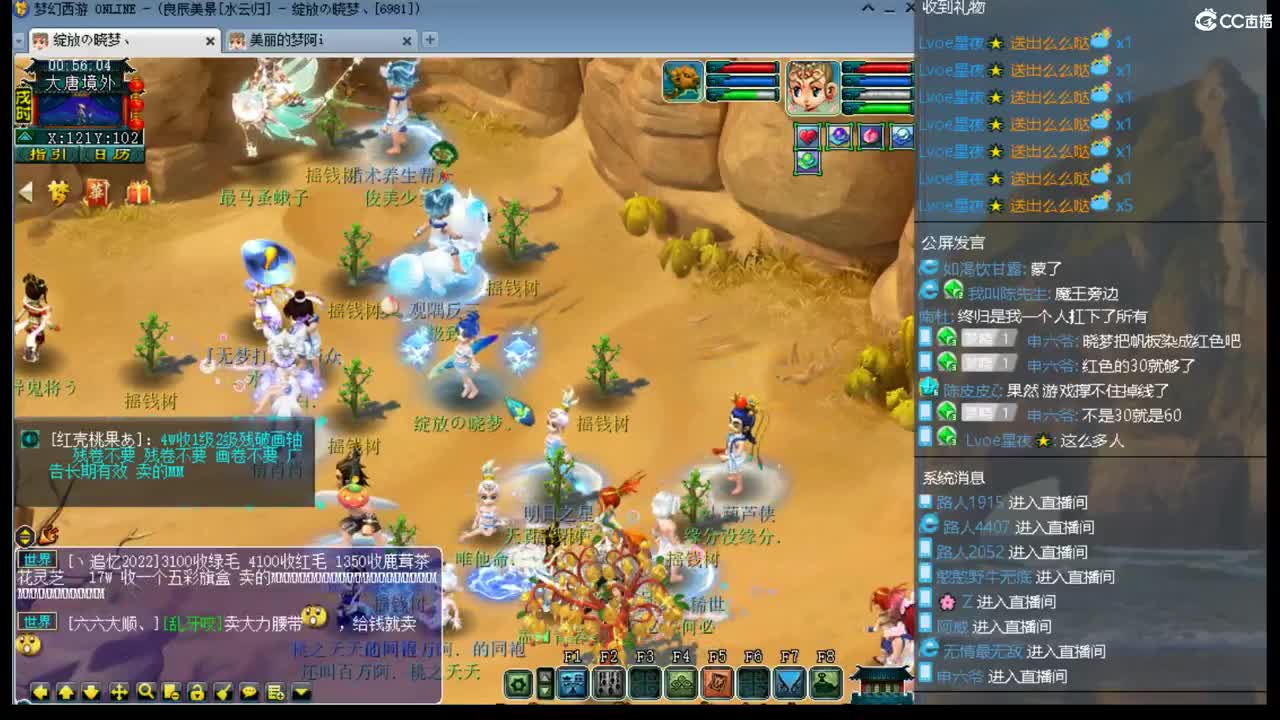1280x720 pixels.
Task: Click the broom sweep icon in the chat toolbar
Action: pyautogui.click(x=222, y=692)
